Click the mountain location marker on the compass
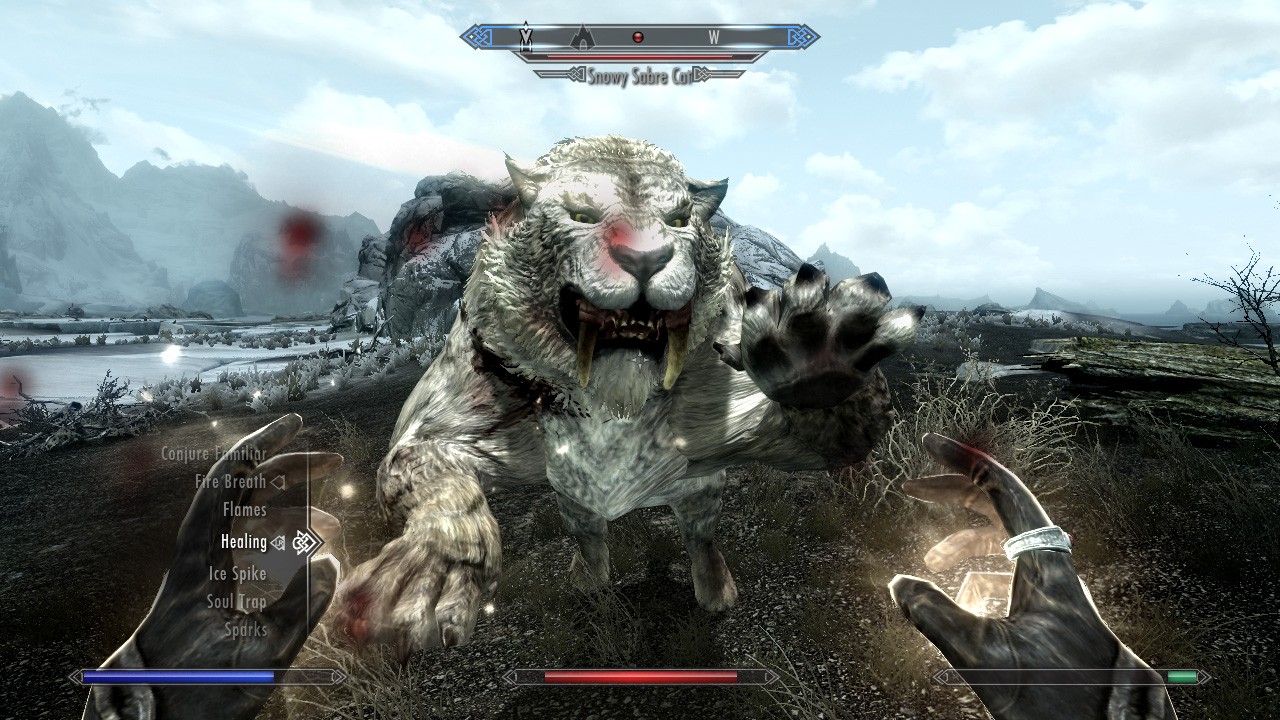1280x720 pixels. tap(581, 38)
